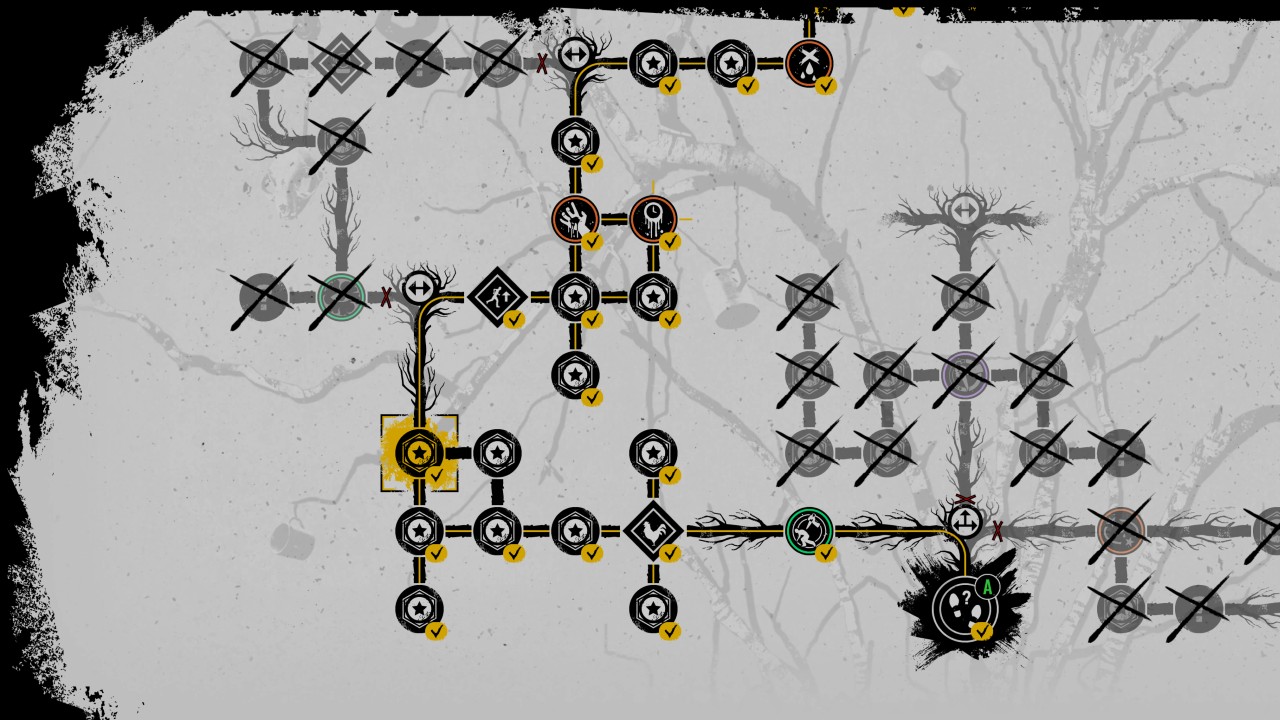Select the water drop skill node
The width and height of the screenshot is (1280, 720).
click(810, 63)
